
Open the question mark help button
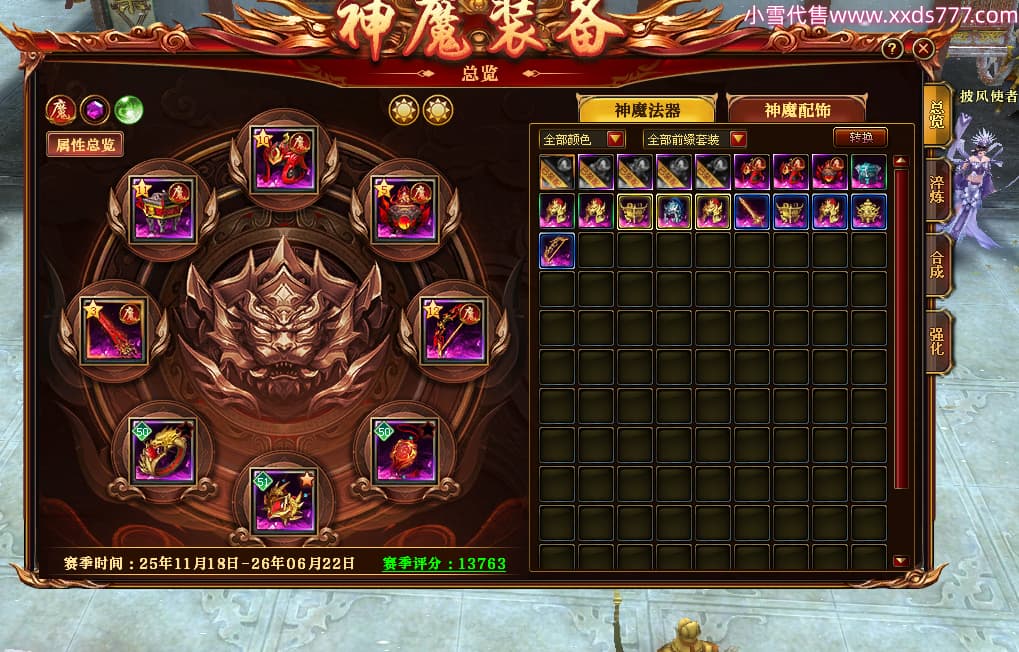tap(892, 48)
